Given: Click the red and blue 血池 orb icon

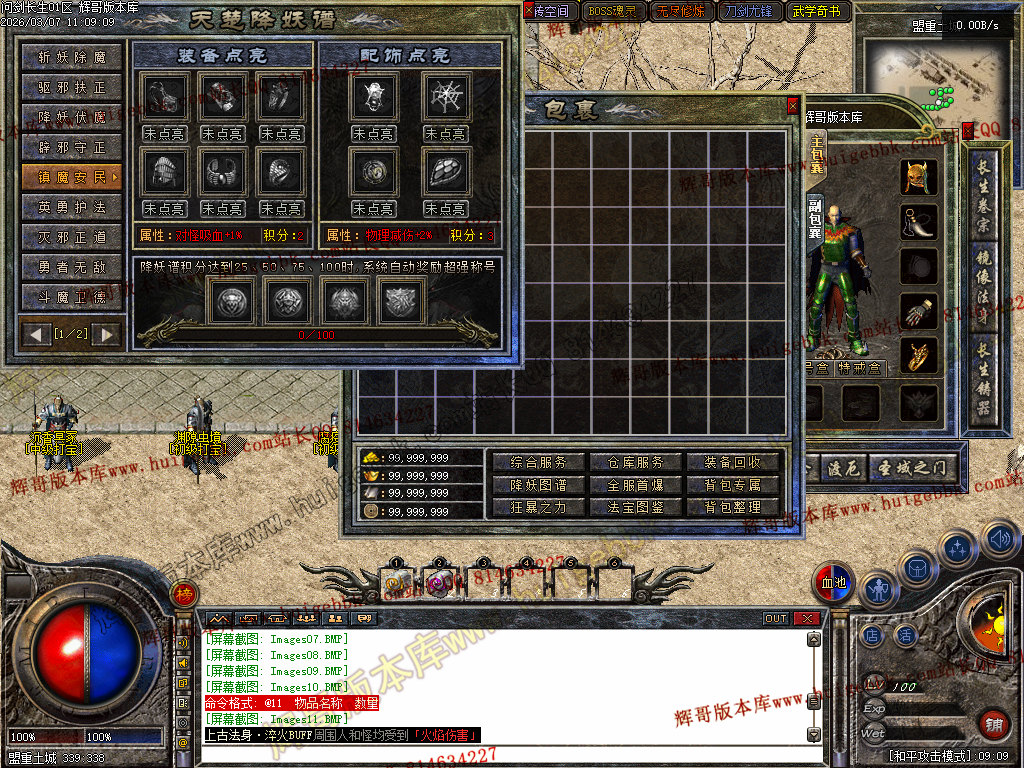Looking at the screenshot, I should coord(833,583).
